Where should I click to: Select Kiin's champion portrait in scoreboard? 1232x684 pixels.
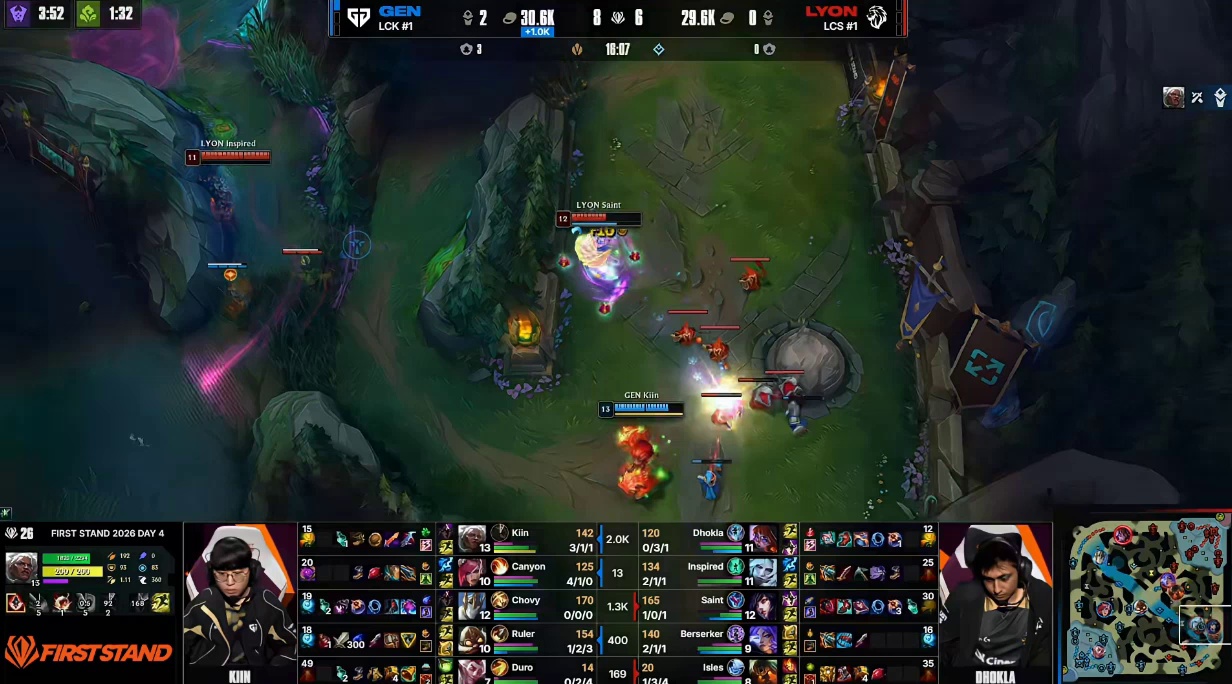[472, 539]
